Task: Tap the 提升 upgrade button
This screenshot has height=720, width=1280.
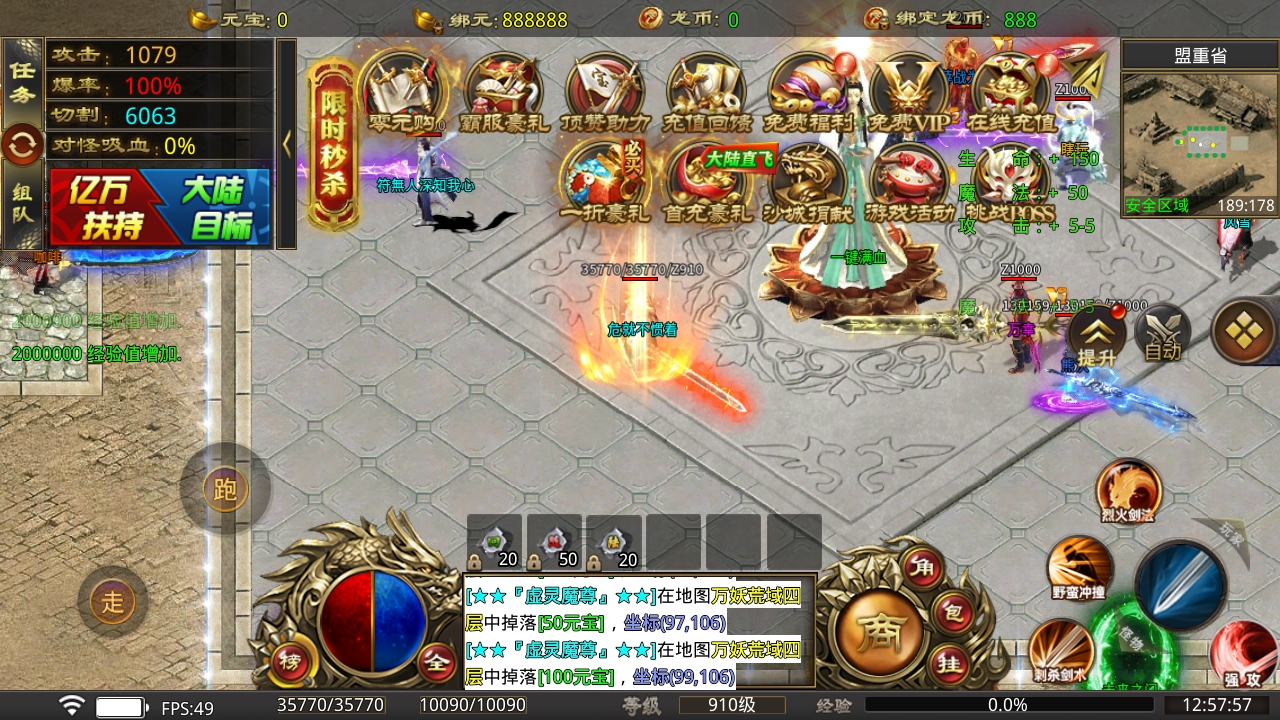Action: pyautogui.click(x=1096, y=335)
